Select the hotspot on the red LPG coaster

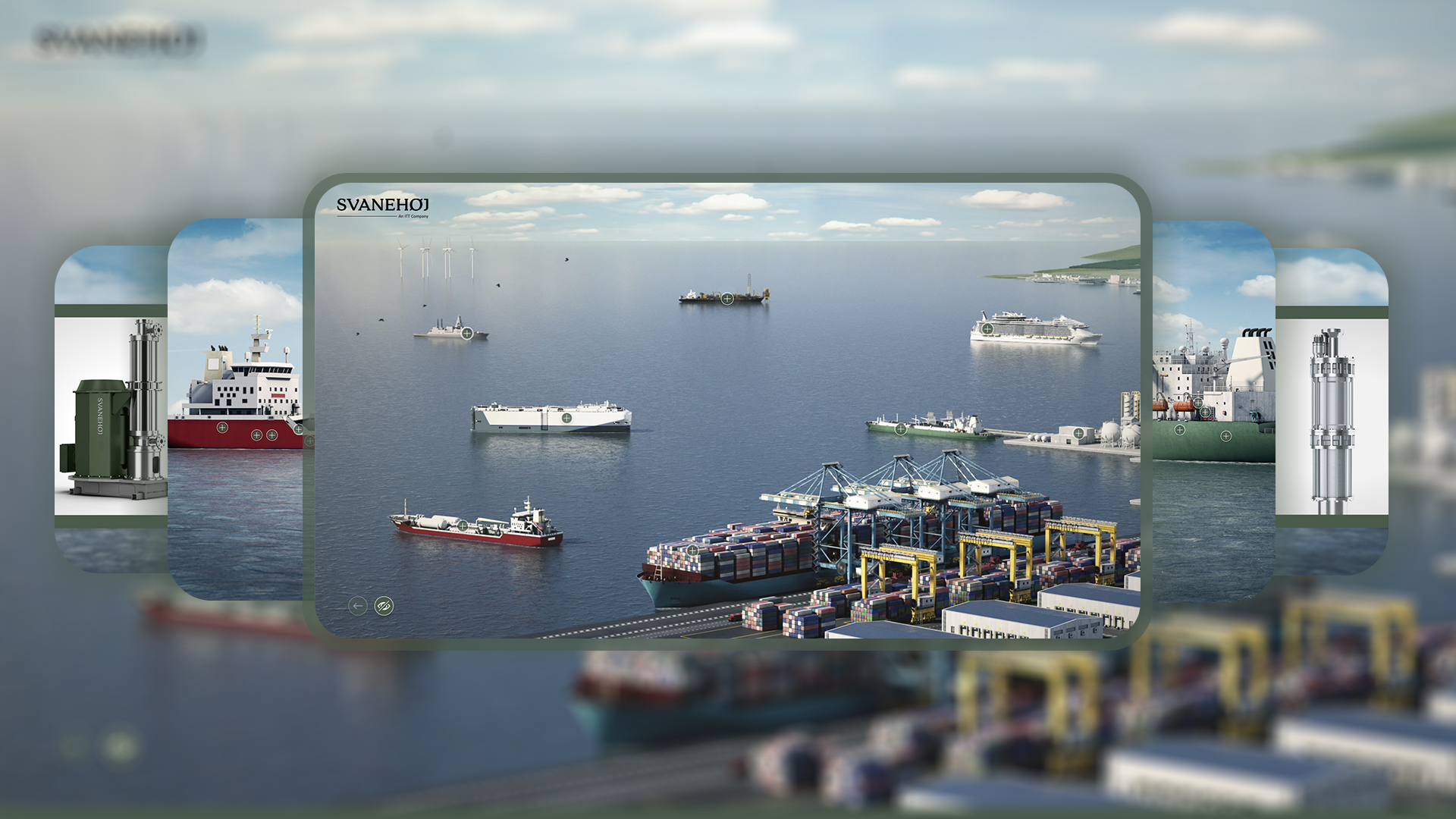[x=463, y=526]
